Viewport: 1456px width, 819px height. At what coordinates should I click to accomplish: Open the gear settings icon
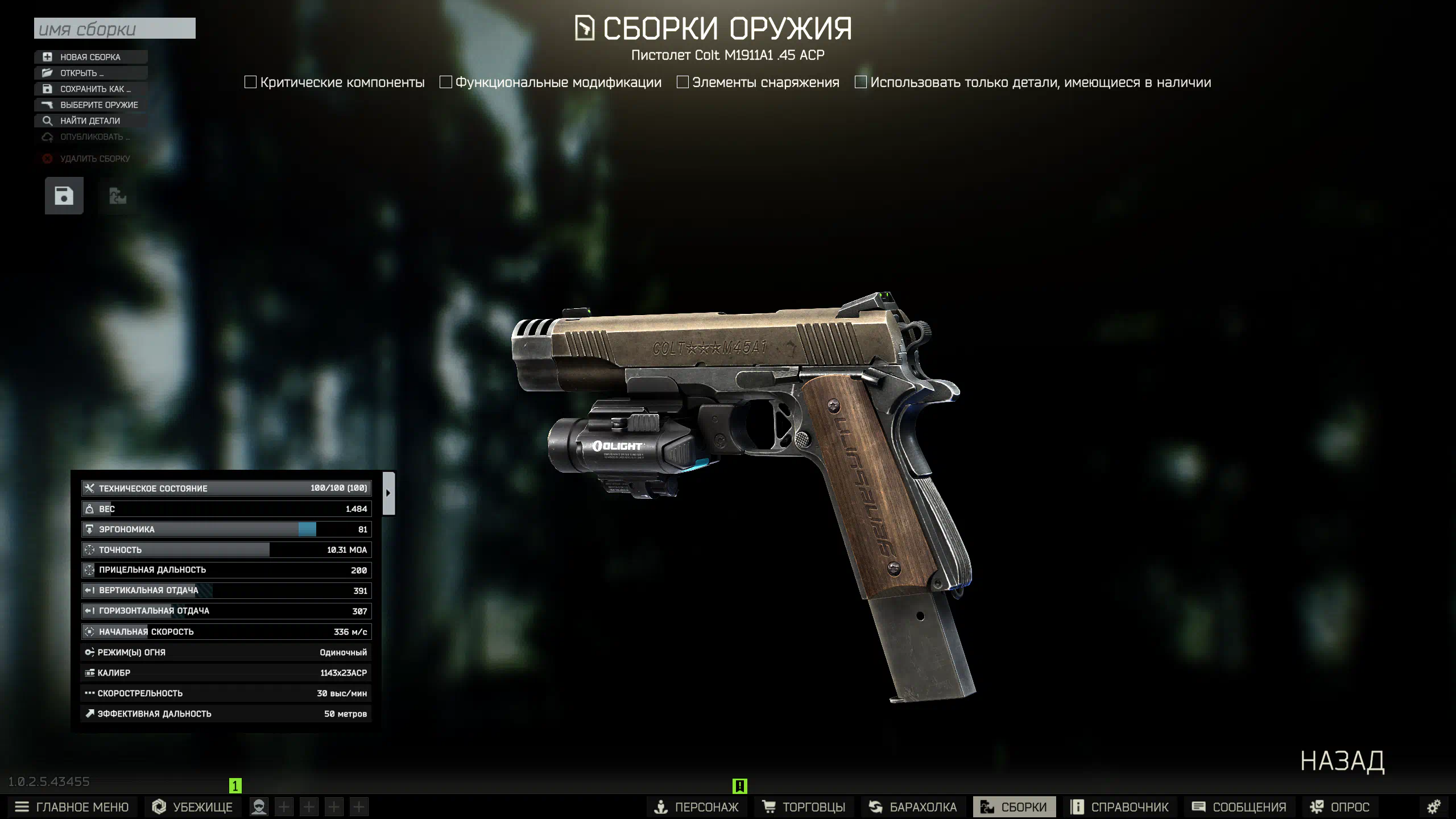(1434, 806)
